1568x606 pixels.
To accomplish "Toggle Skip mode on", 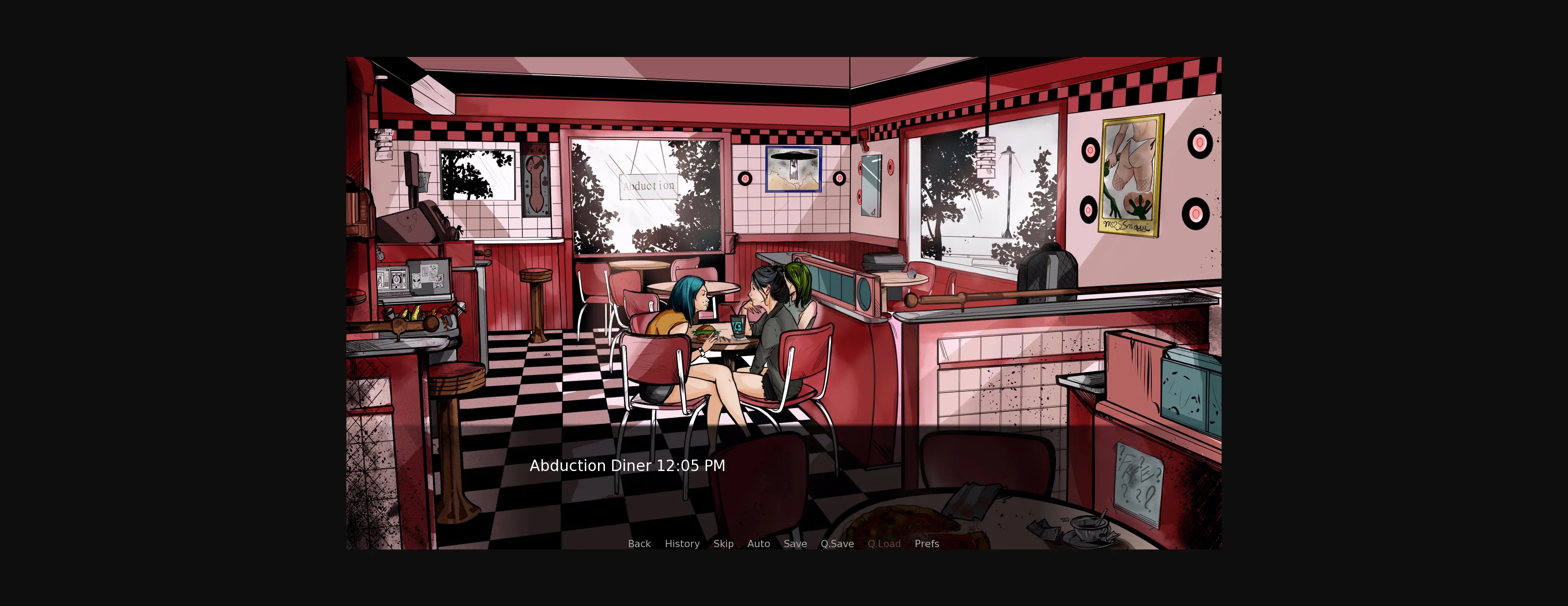I will (724, 544).
